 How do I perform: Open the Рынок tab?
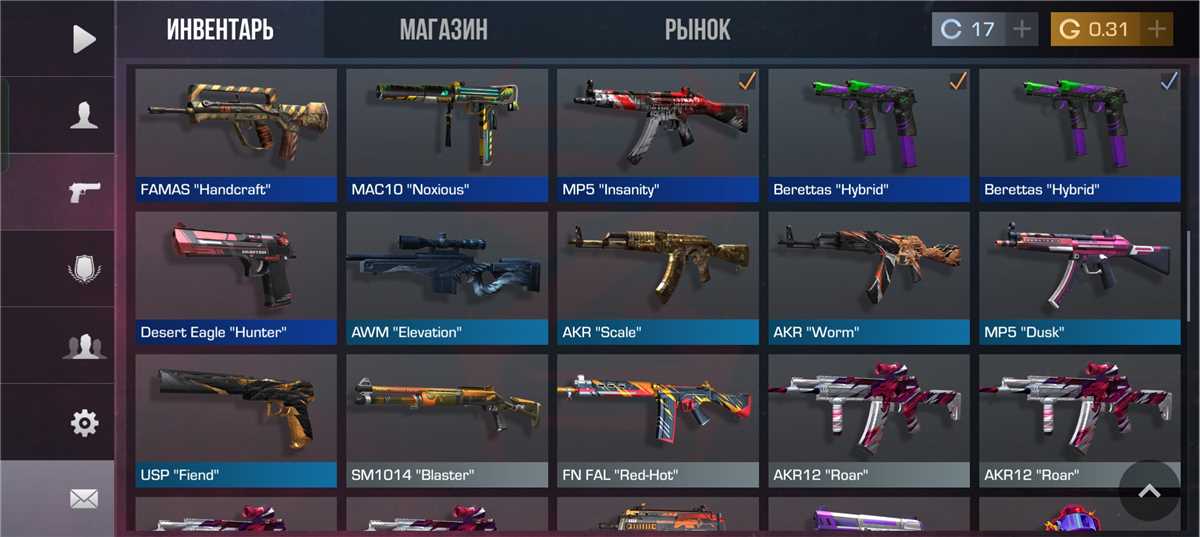point(697,29)
